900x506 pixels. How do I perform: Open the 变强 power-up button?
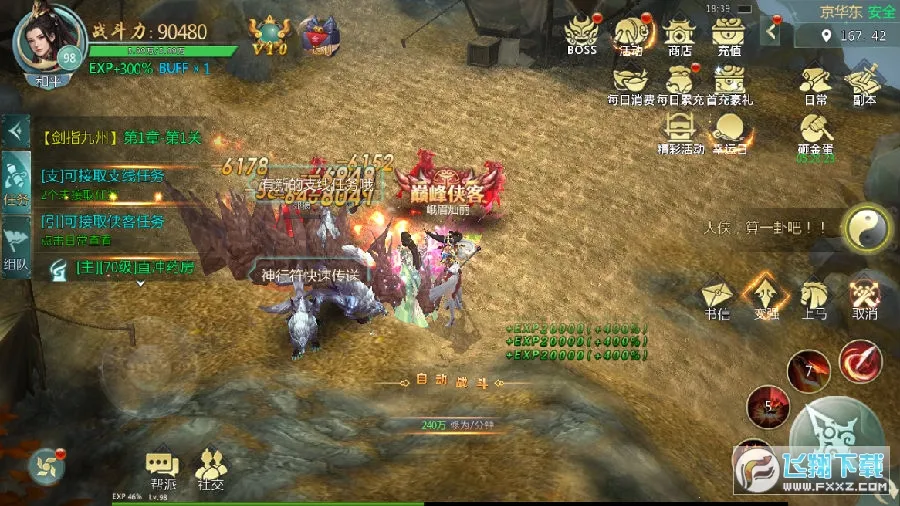(766, 295)
